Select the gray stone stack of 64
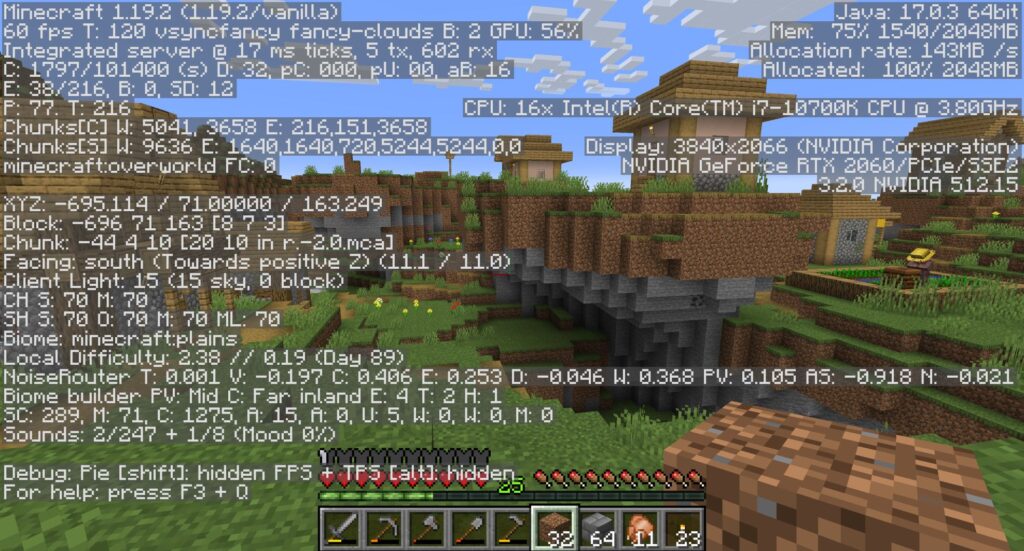The height and width of the screenshot is (551, 1024). [x=597, y=527]
